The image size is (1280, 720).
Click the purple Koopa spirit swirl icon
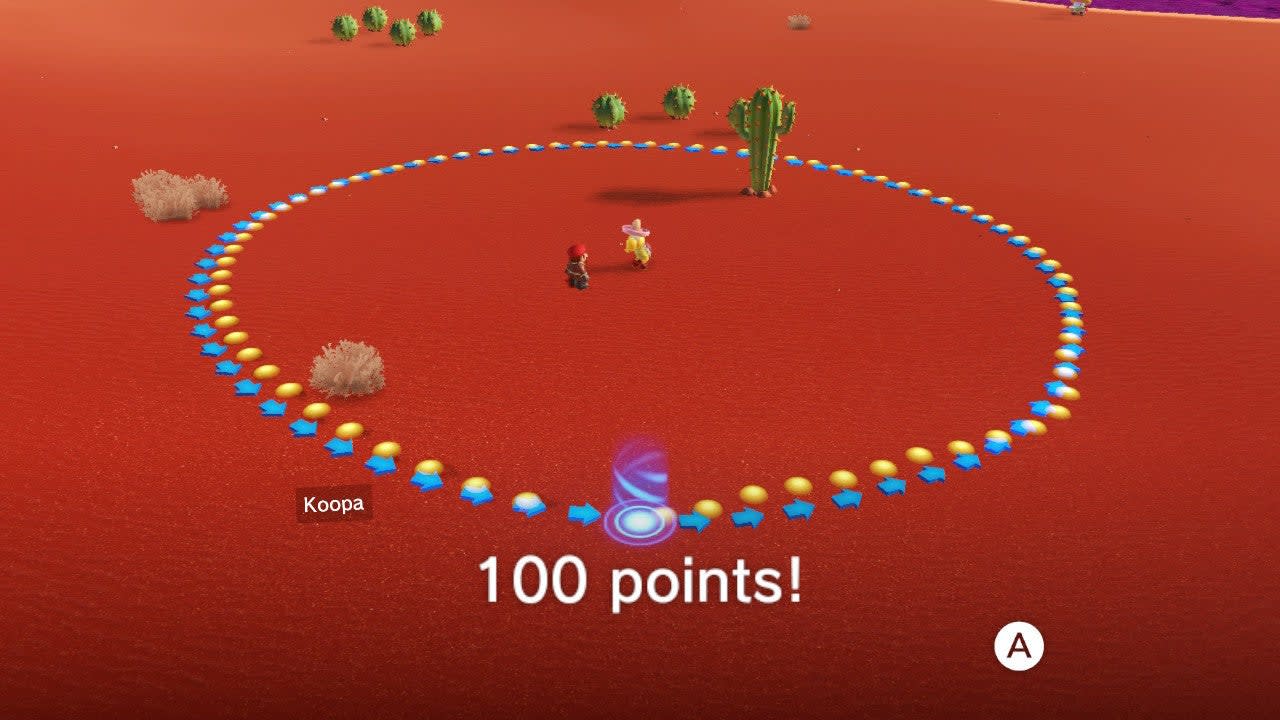(x=640, y=490)
